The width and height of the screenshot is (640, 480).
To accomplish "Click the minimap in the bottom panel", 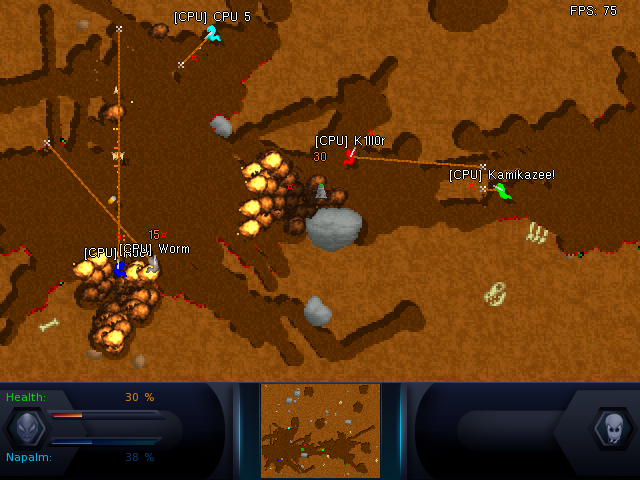I will click(320, 430).
